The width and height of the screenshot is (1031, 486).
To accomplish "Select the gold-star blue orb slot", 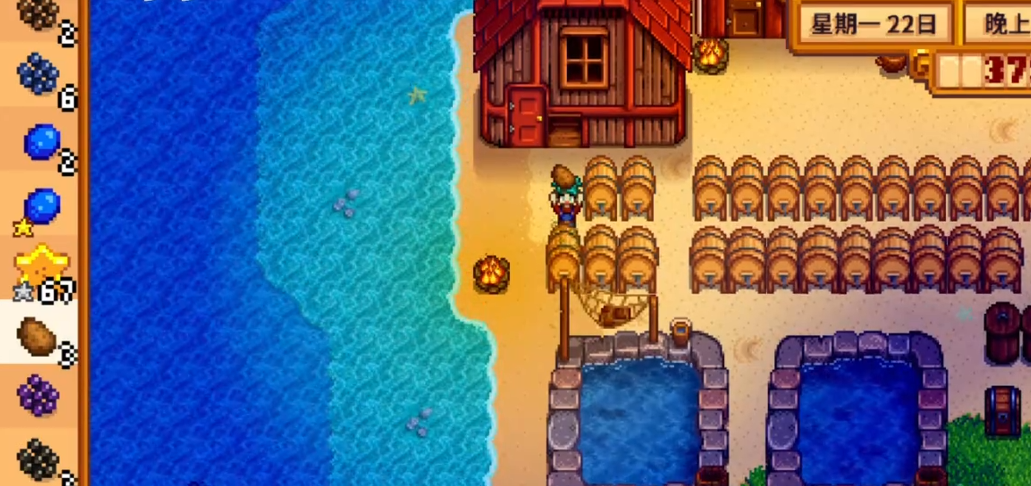I will coord(40,207).
